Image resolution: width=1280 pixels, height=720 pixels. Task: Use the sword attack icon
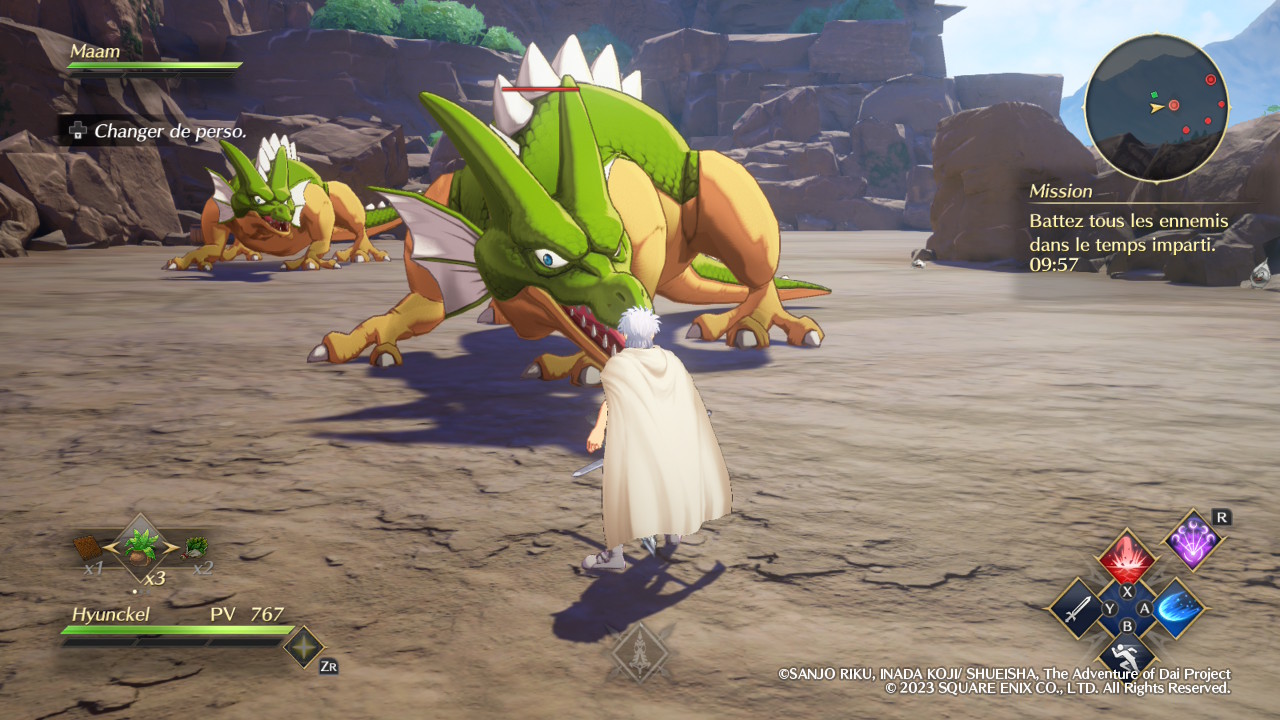tap(1076, 607)
